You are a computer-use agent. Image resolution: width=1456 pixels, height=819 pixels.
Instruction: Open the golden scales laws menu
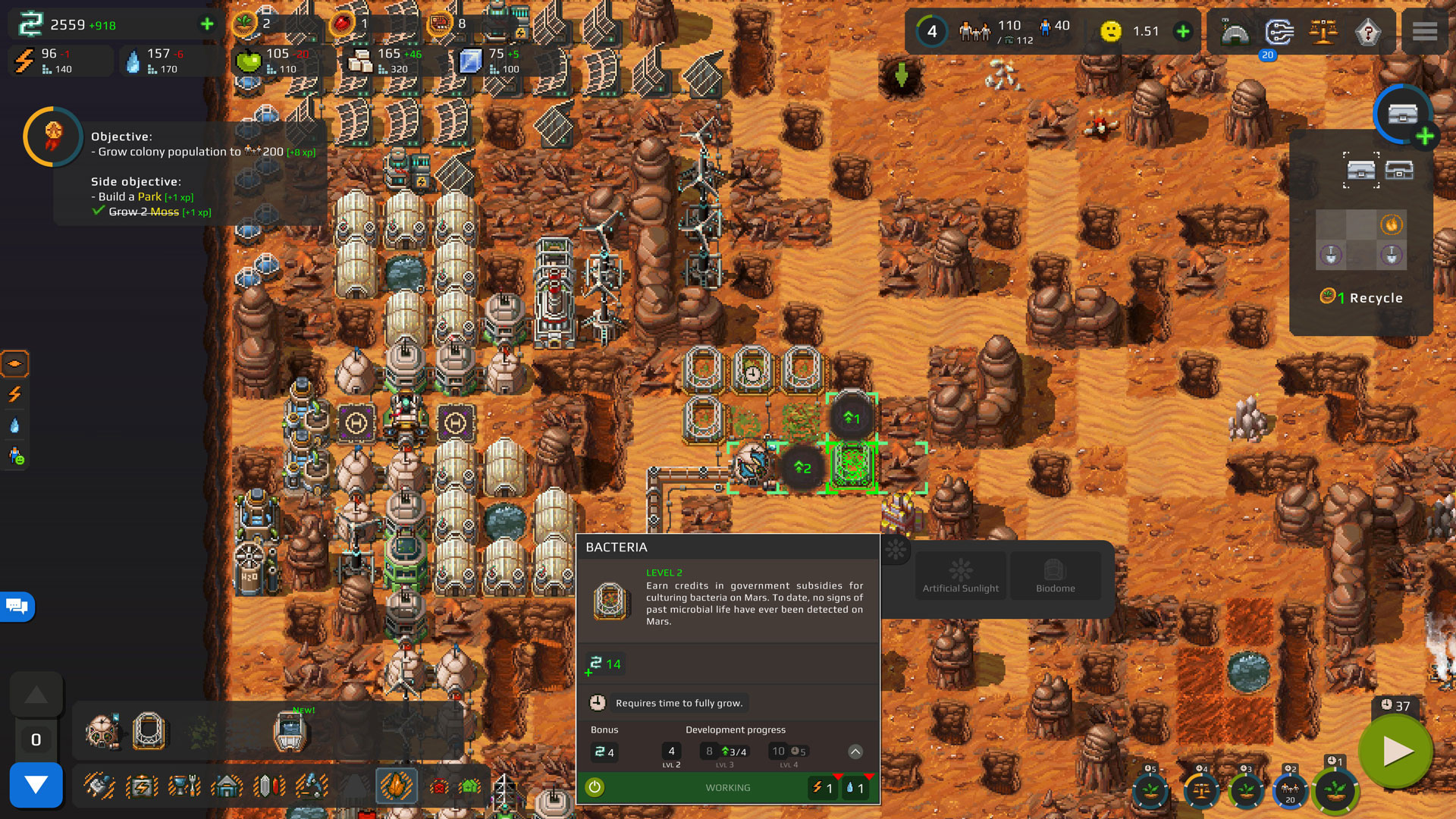coord(1323,32)
